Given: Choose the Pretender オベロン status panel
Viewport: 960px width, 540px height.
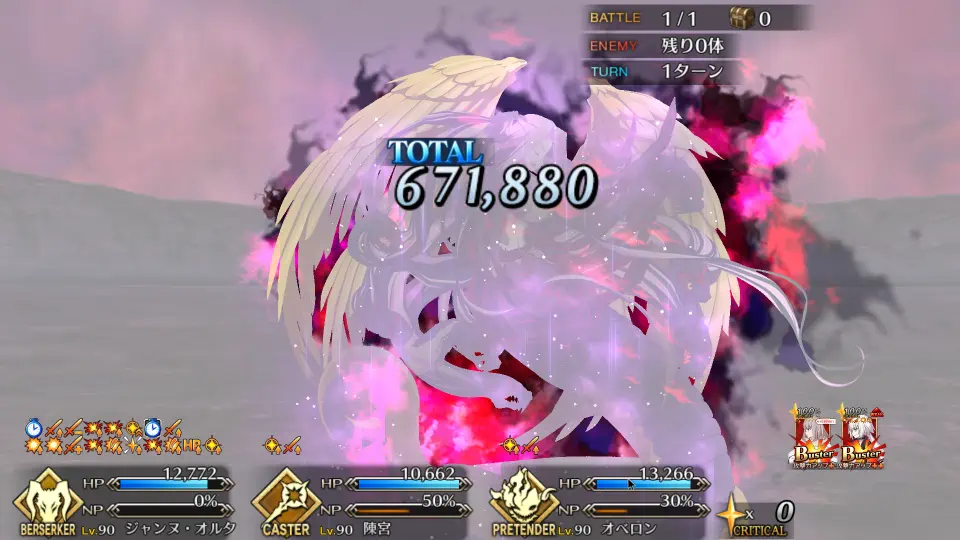Looking at the screenshot, I should pos(597,500).
